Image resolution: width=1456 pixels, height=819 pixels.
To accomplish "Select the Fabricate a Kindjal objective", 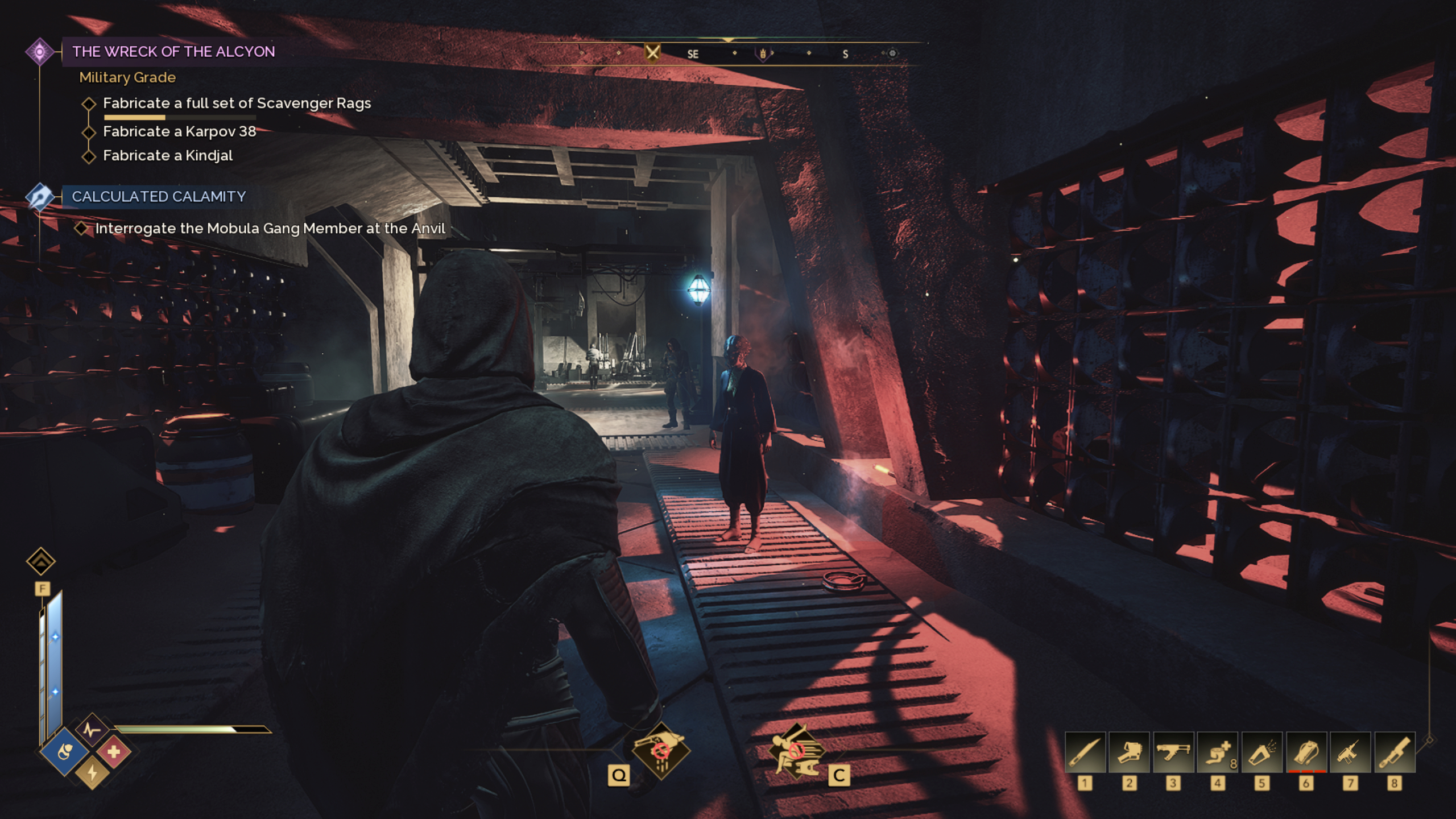I will coord(168,156).
